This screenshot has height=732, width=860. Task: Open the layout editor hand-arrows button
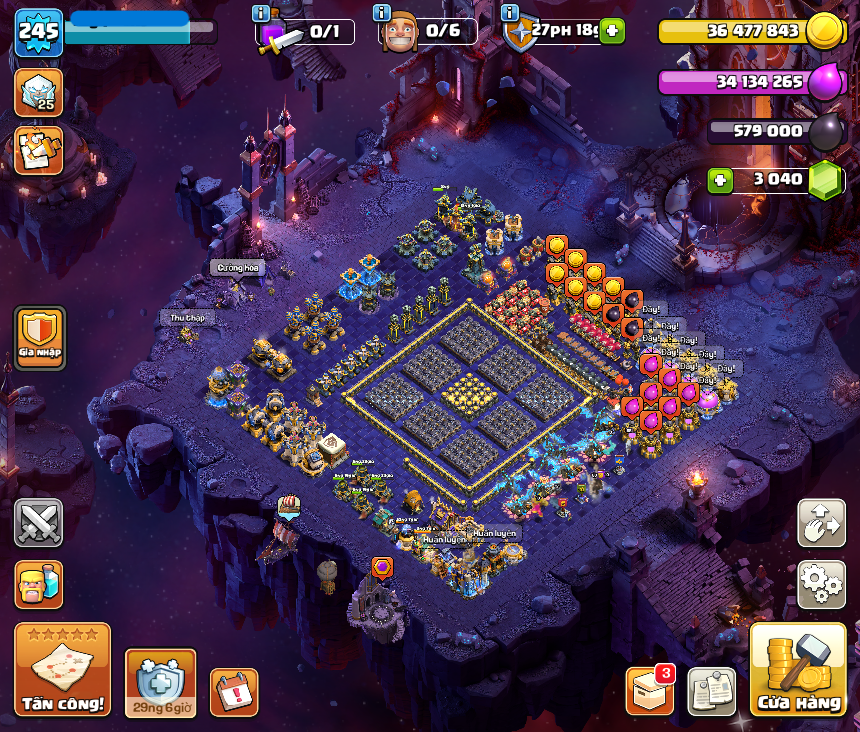(x=821, y=523)
